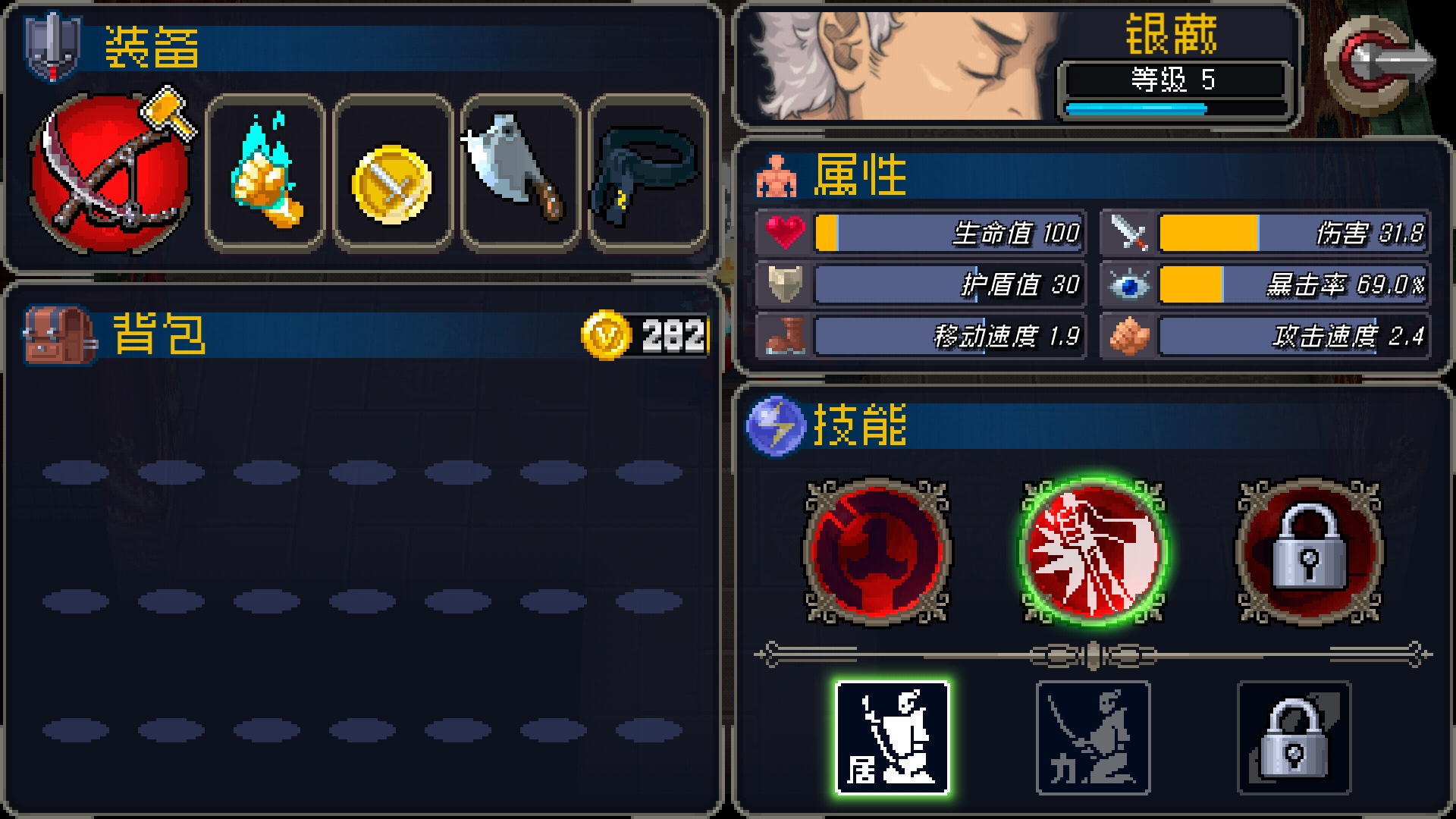Activate the green-highlighted slash skill
Screen dimensions: 1456x819
[x=1093, y=551]
